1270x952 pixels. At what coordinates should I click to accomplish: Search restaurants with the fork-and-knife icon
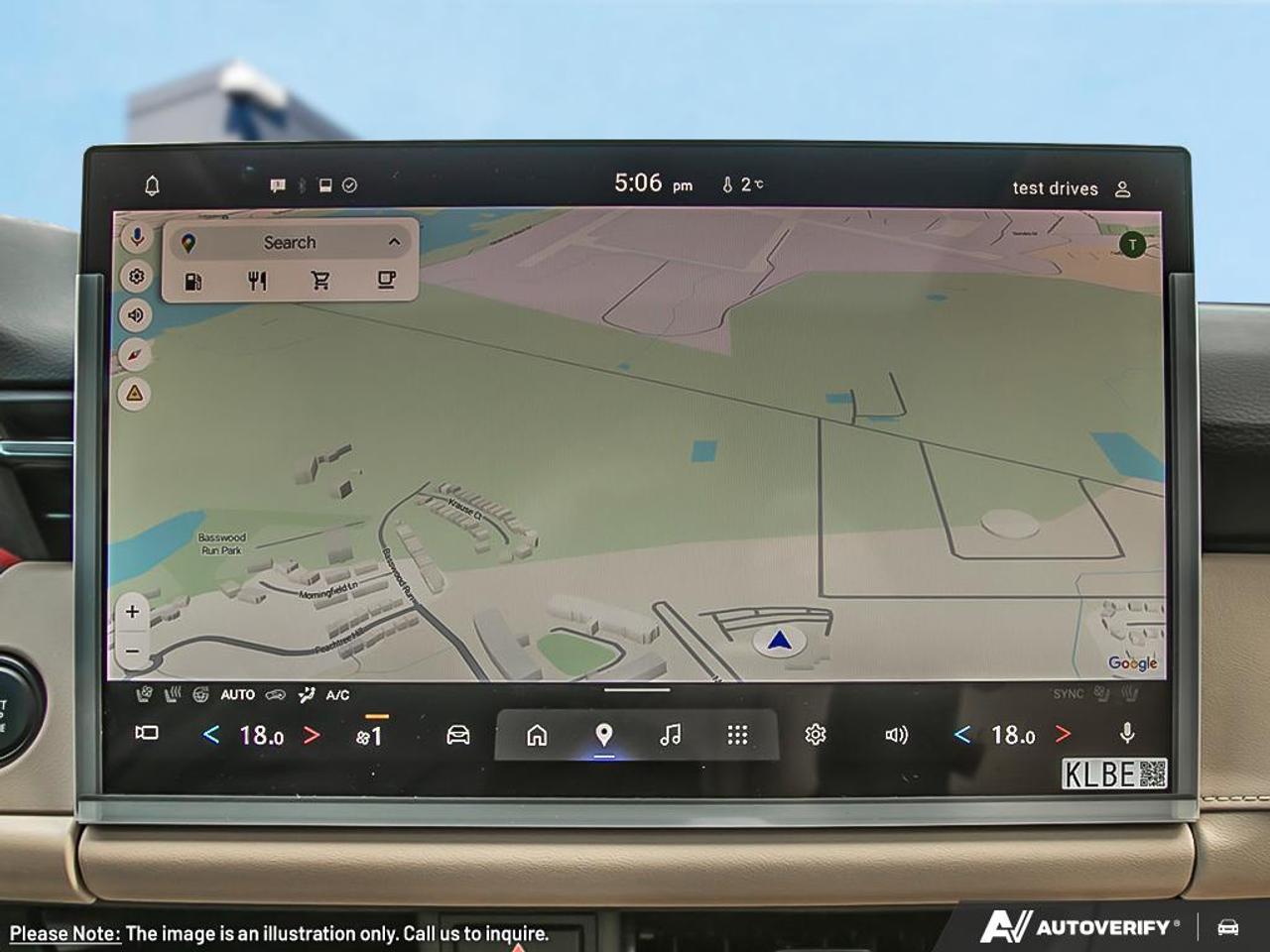click(x=258, y=281)
